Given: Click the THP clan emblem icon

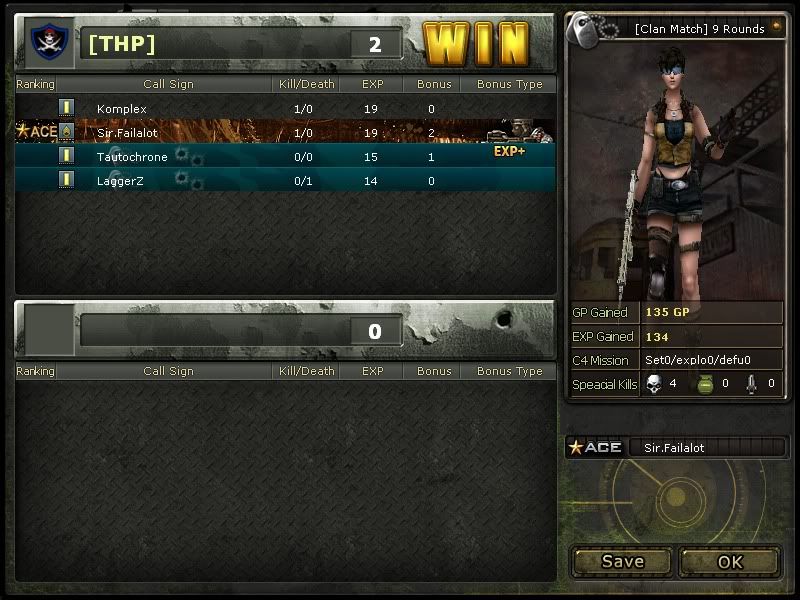Looking at the screenshot, I should click(x=46, y=42).
